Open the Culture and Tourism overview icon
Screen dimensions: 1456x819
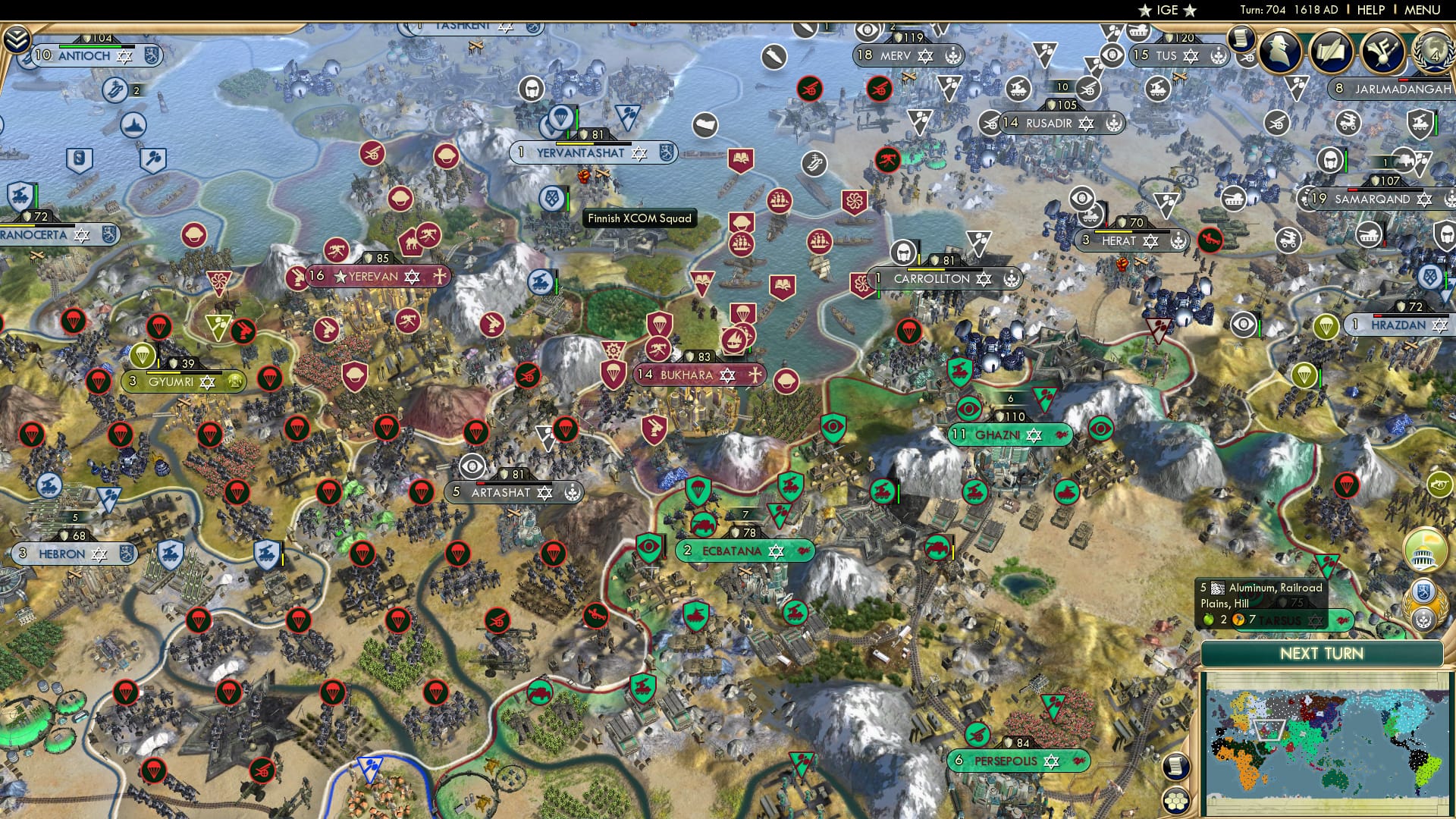[1385, 53]
